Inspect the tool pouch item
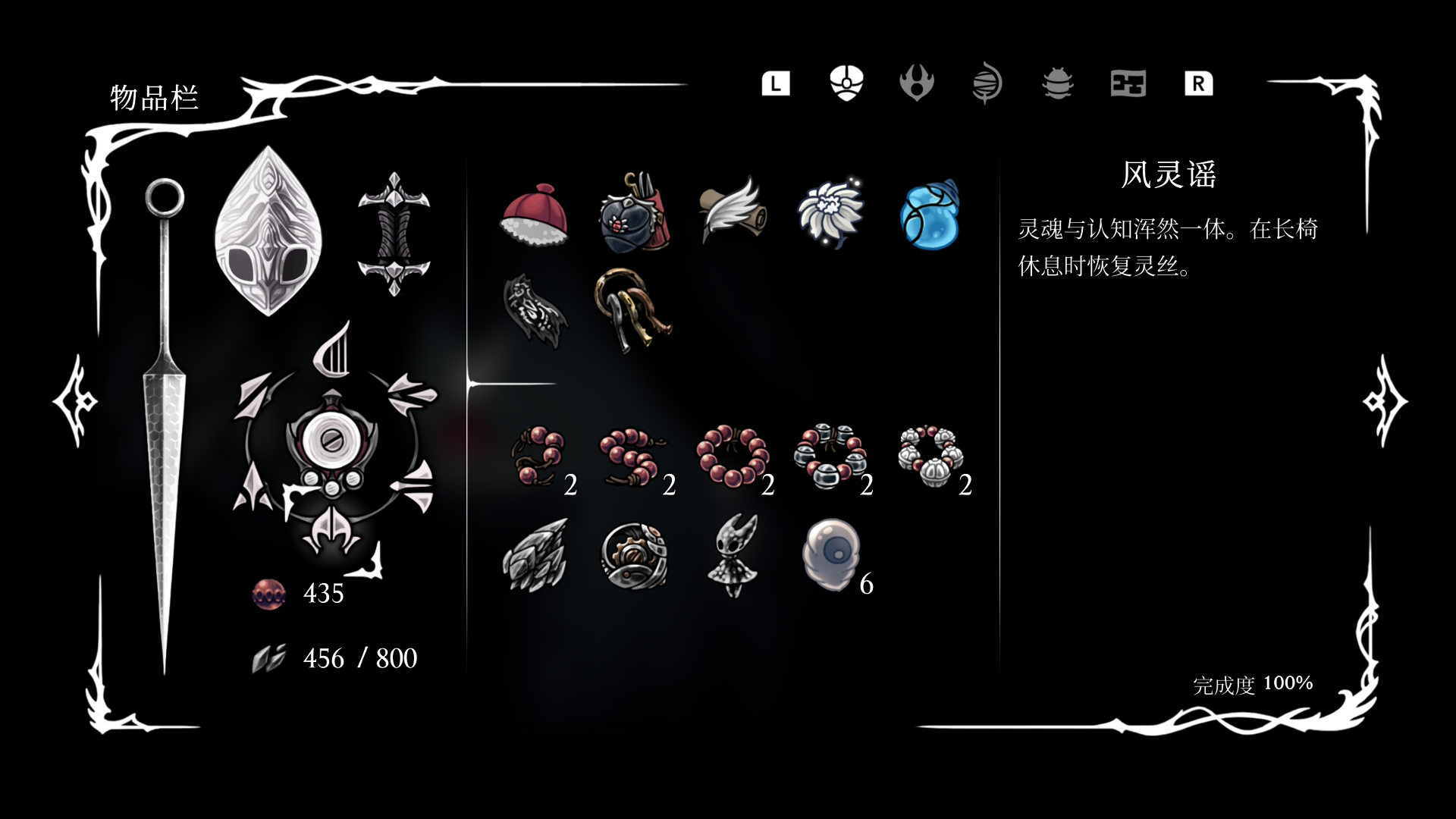Screen dimensions: 1456x819 click(x=634, y=216)
